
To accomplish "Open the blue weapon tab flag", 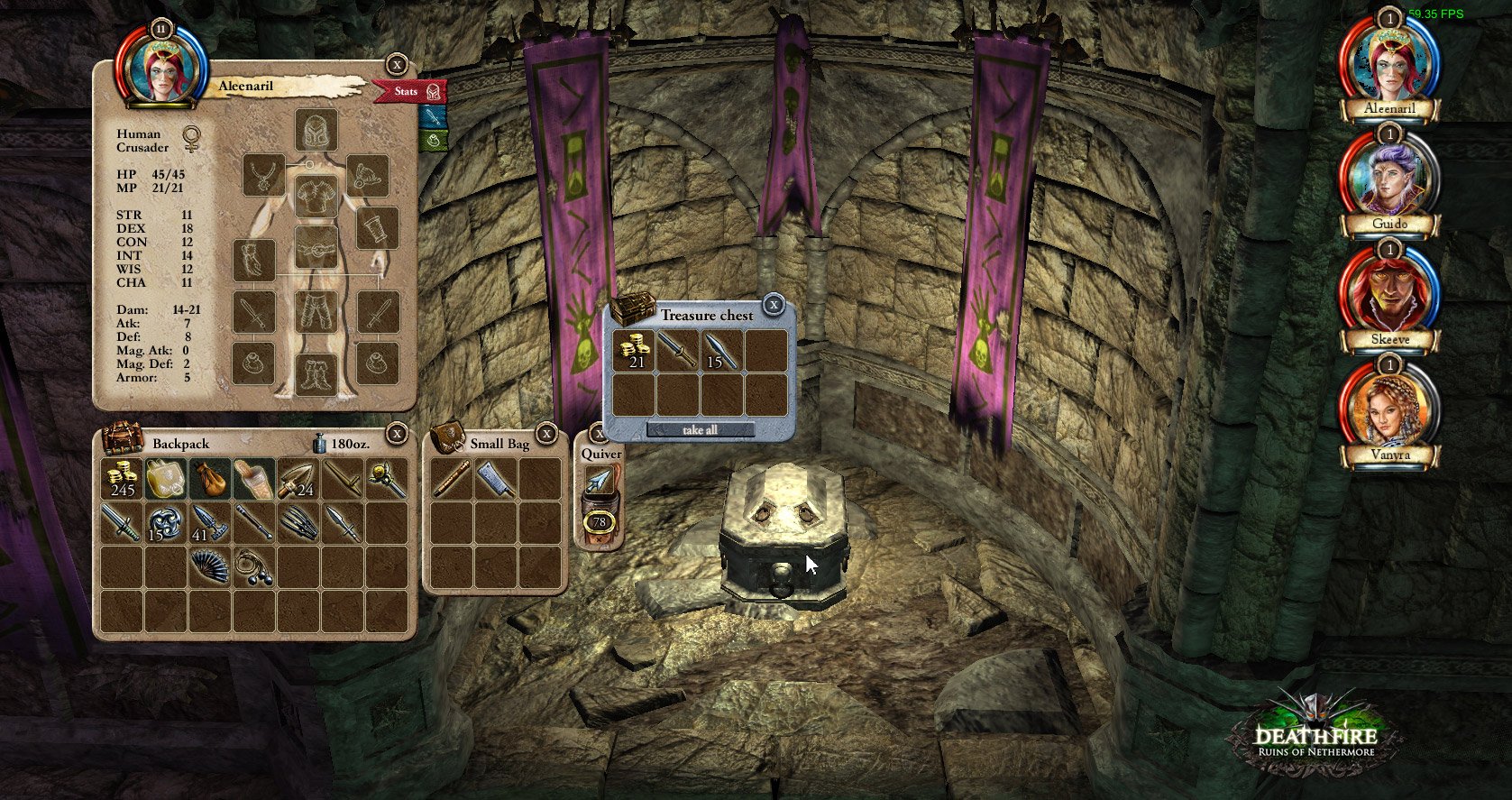I will 432,116.
